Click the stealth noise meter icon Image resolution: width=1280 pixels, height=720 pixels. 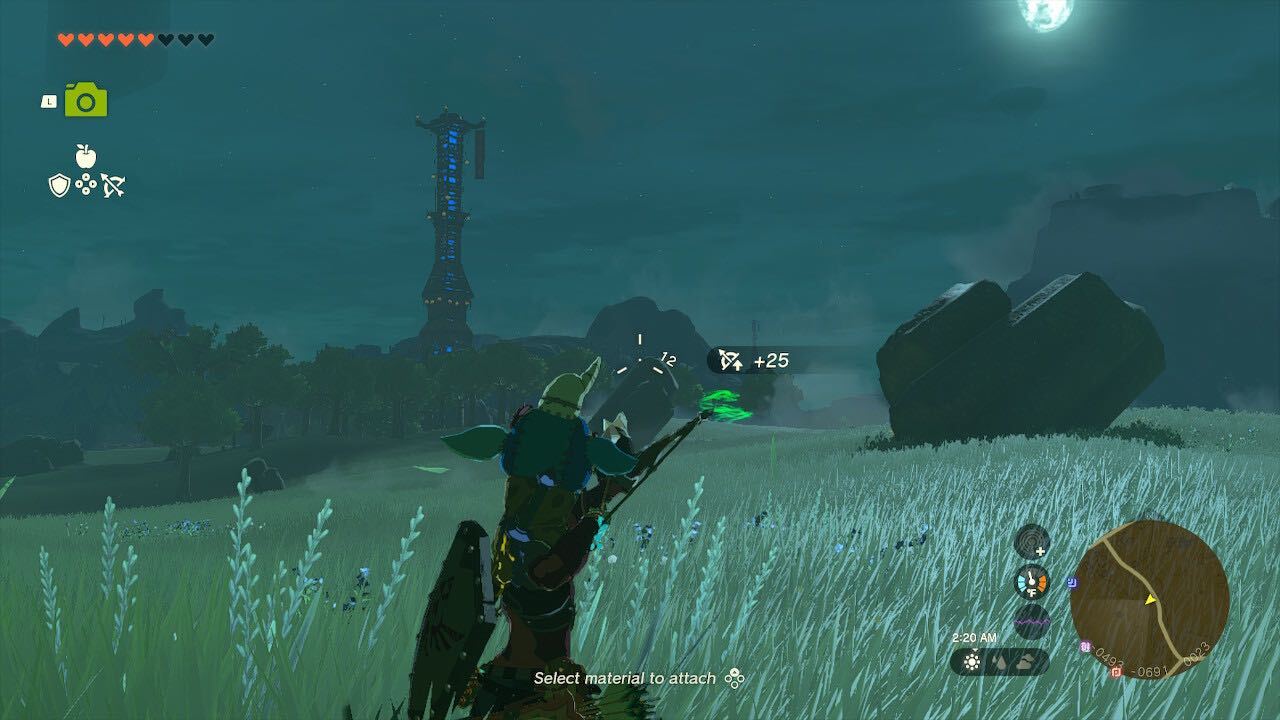(x=1030, y=622)
